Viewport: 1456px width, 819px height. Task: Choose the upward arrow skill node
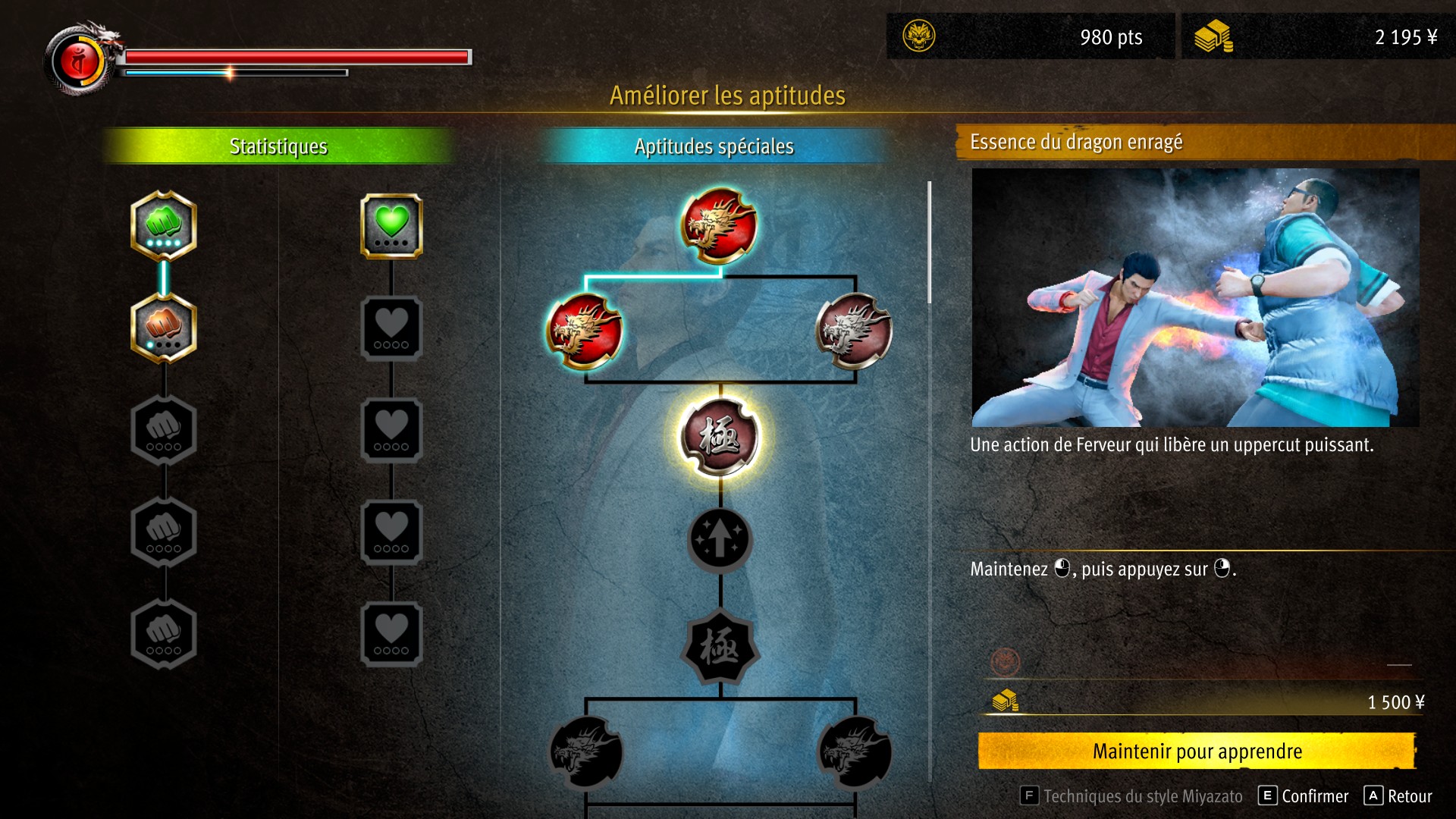click(x=720, y=539)
